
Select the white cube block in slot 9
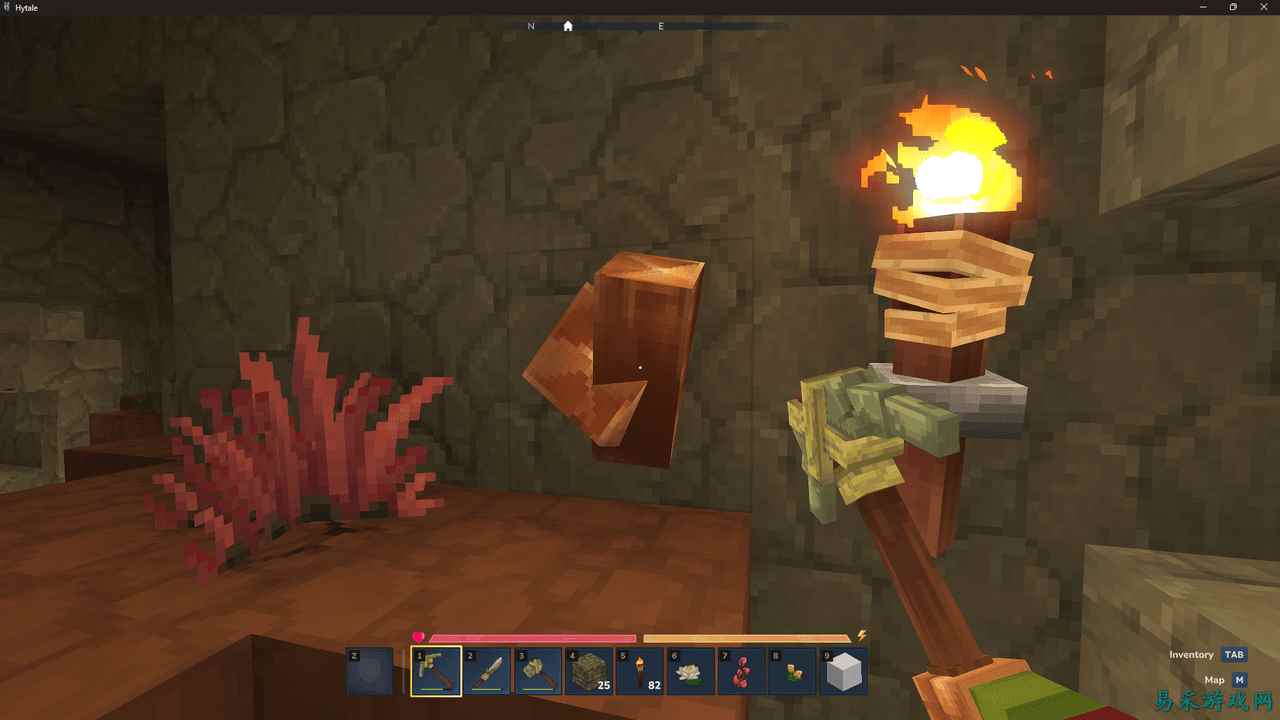[x=845, y=669]
